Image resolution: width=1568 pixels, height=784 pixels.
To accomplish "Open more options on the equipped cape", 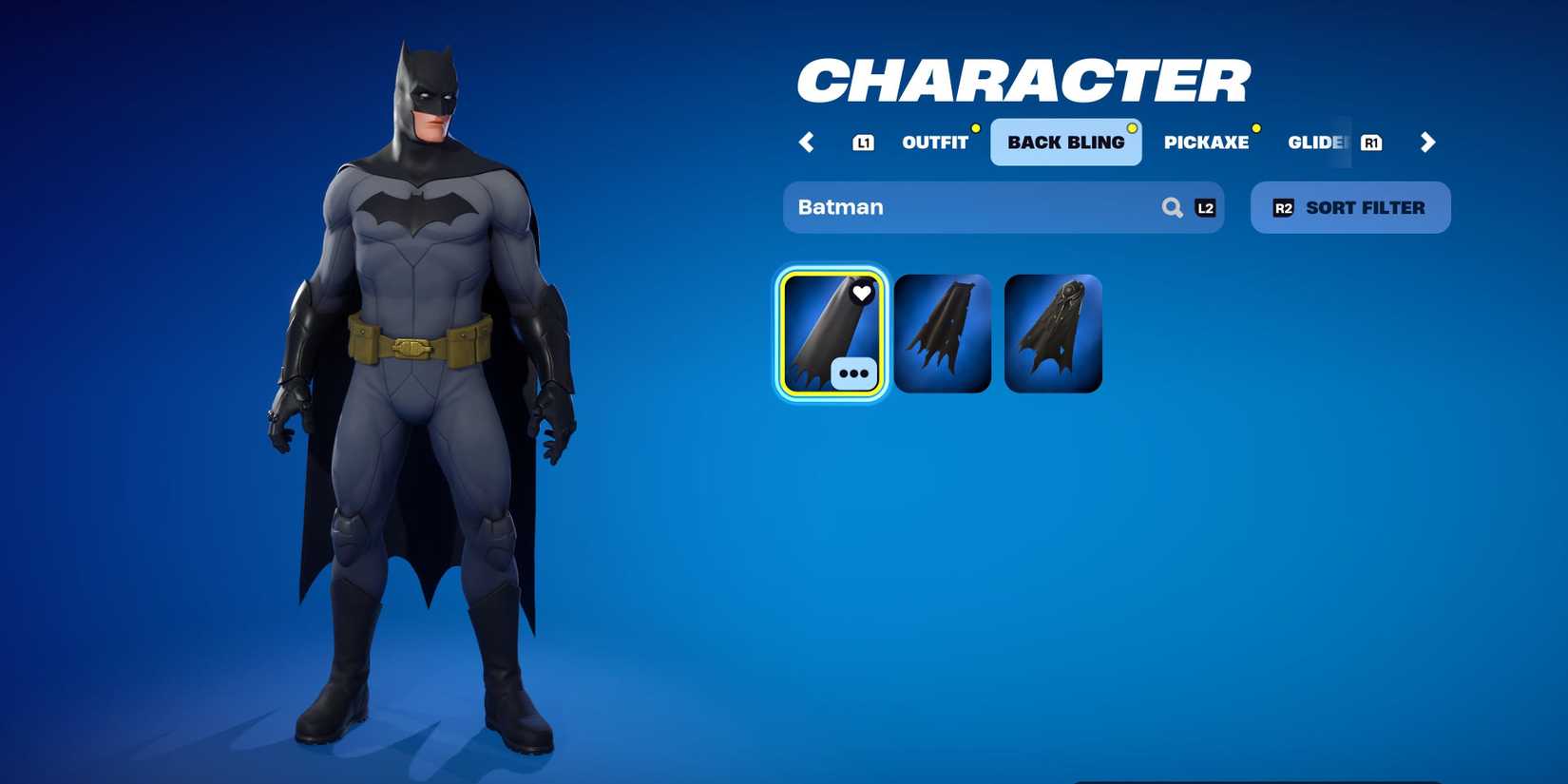I will click(852, 373).
